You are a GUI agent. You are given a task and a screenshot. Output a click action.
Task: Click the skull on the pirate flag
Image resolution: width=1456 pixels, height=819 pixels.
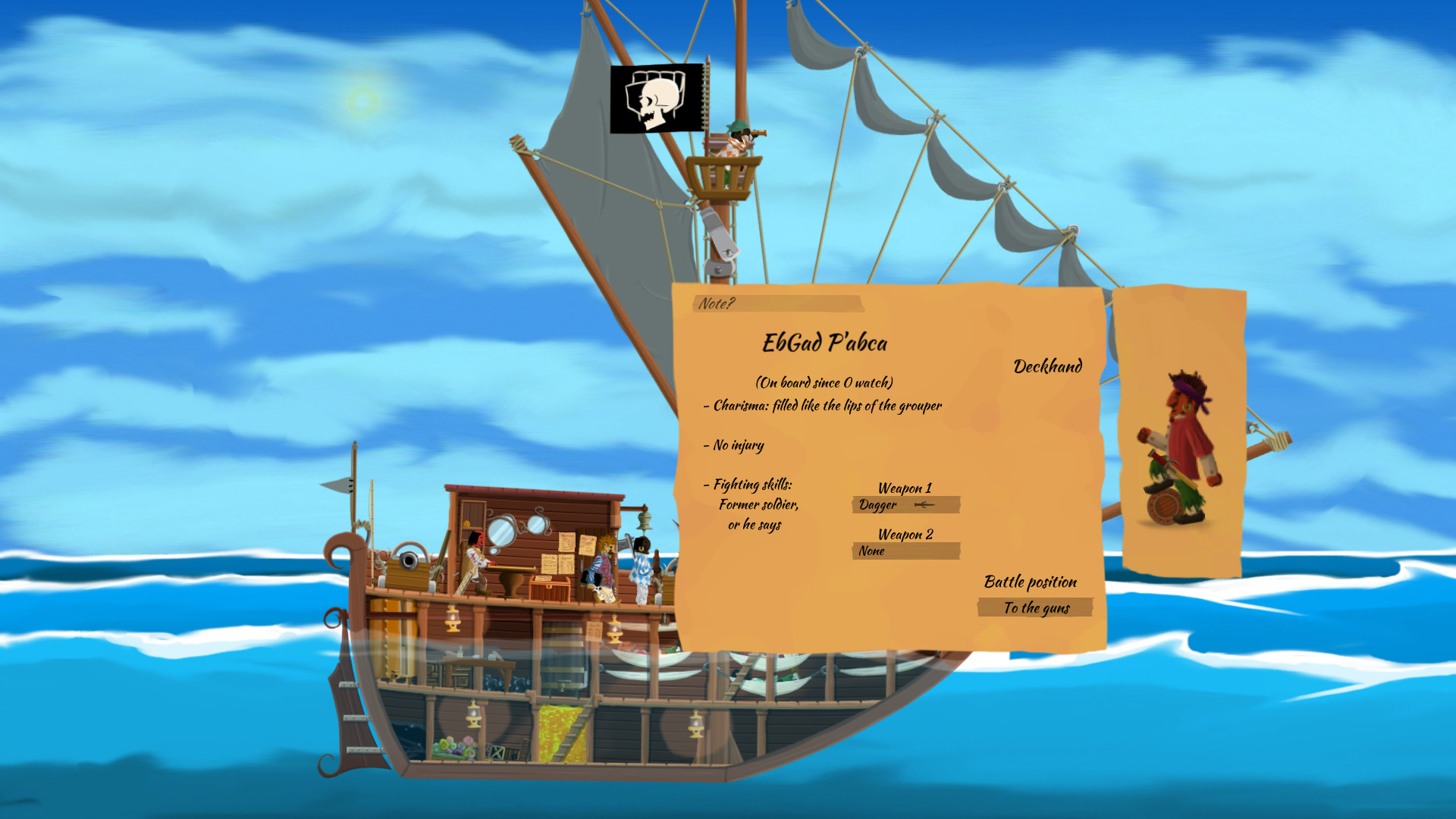(657, 97)
